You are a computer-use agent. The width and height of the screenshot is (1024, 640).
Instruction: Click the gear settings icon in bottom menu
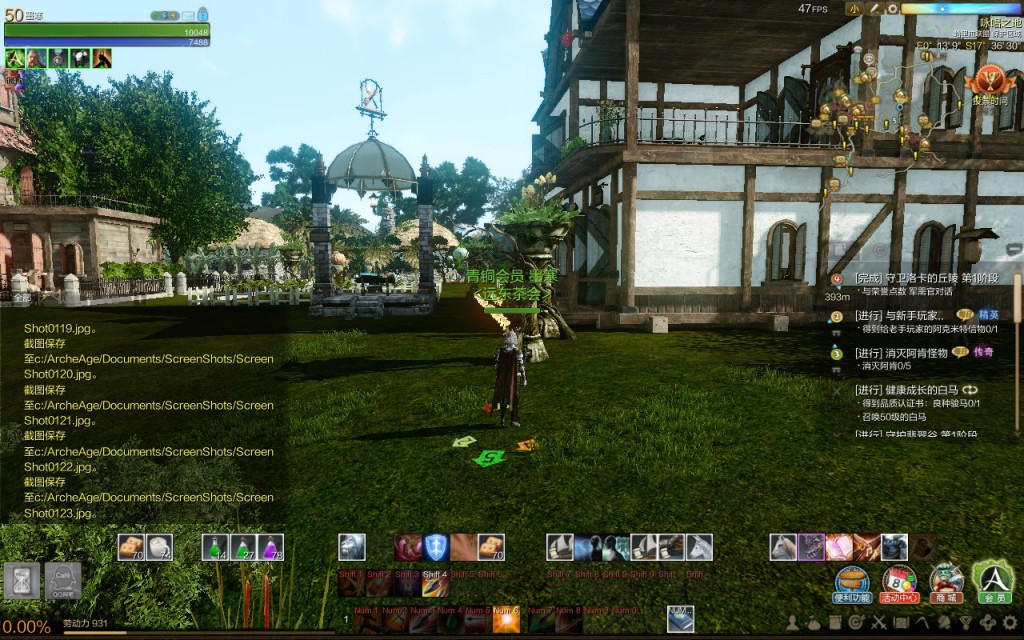coord(1009,623)
